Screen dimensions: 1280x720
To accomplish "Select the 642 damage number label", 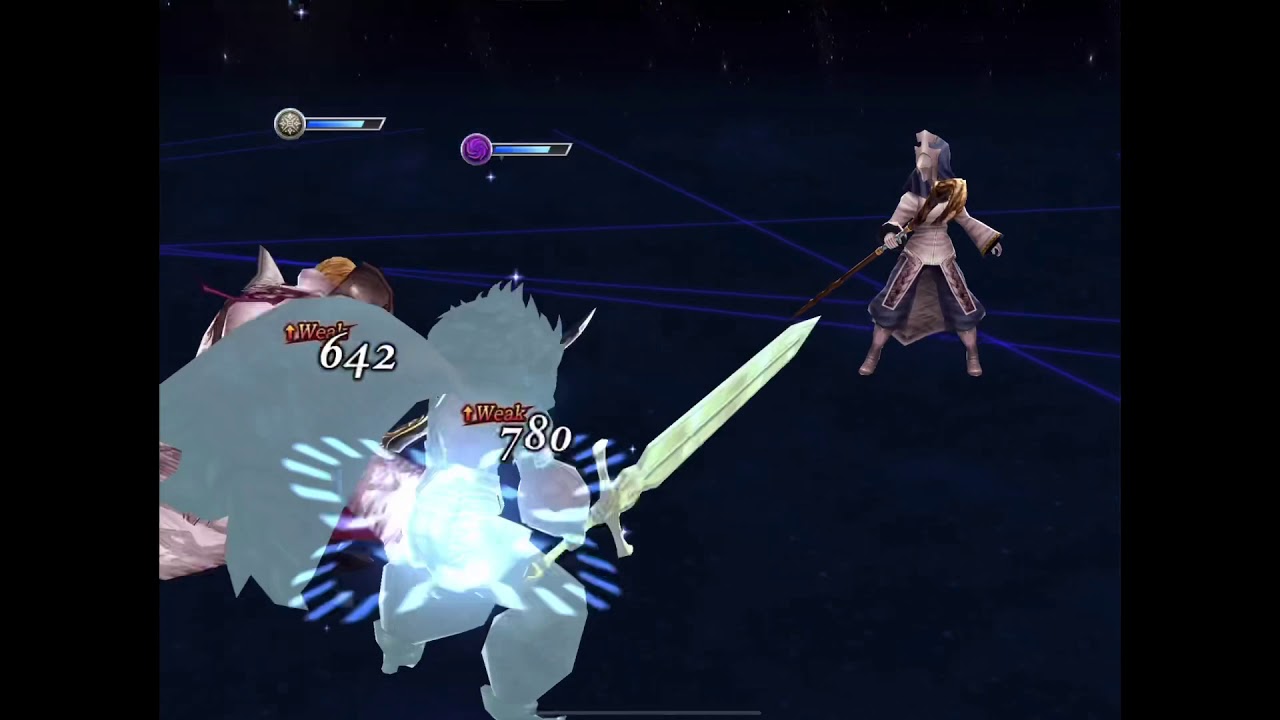I will click(x=360, y=355).
